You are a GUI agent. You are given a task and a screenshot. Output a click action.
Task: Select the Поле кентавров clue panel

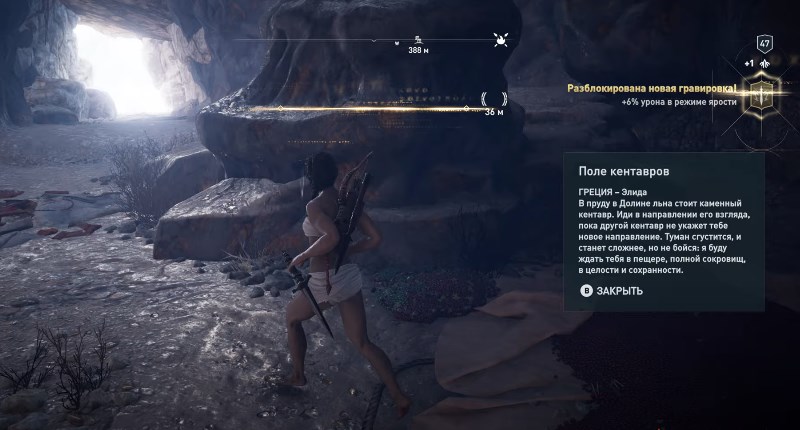coord(664,232)
